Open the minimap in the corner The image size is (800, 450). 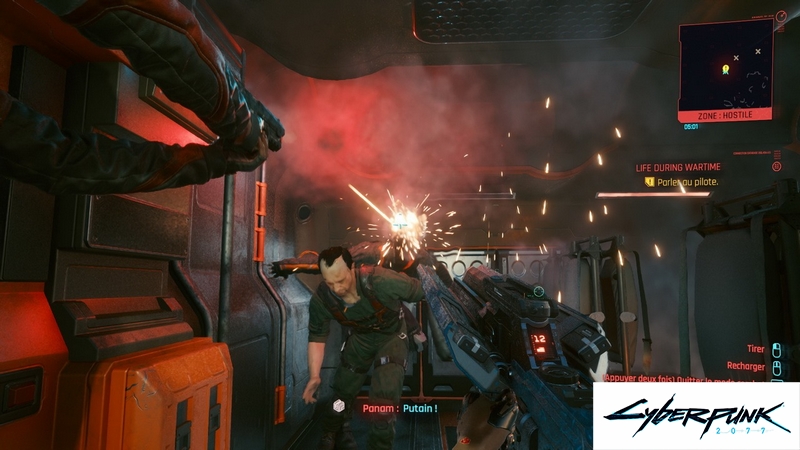pos(727,68)
